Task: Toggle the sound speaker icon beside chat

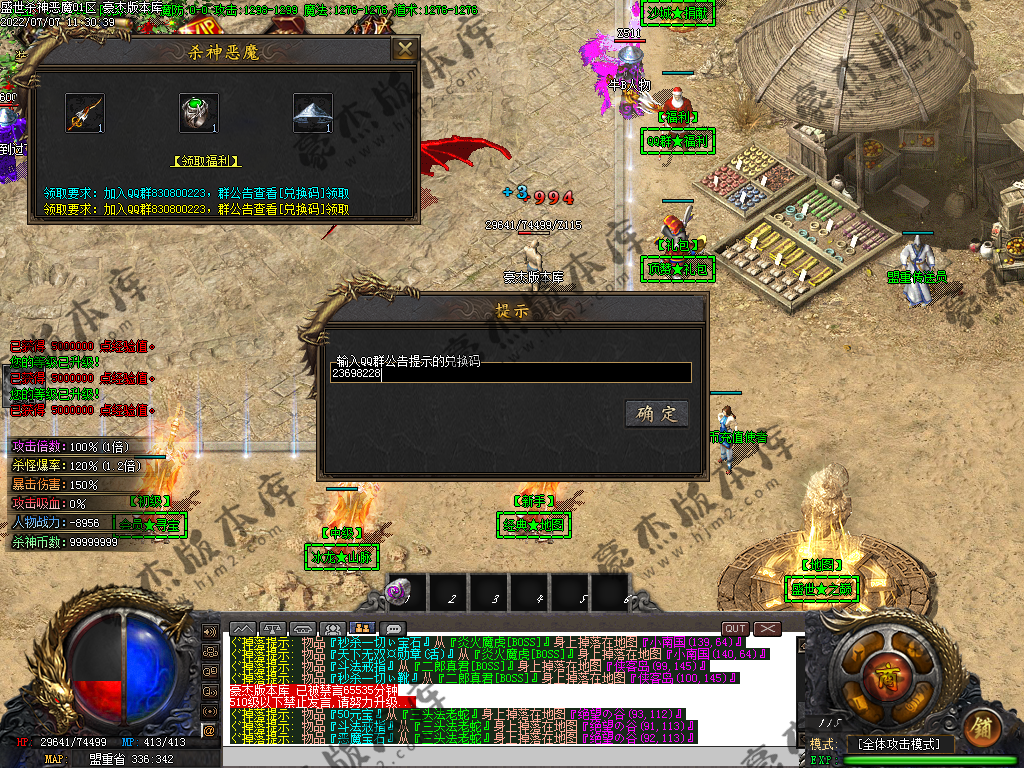Action: pyautogui.click(x=210, y=632)
